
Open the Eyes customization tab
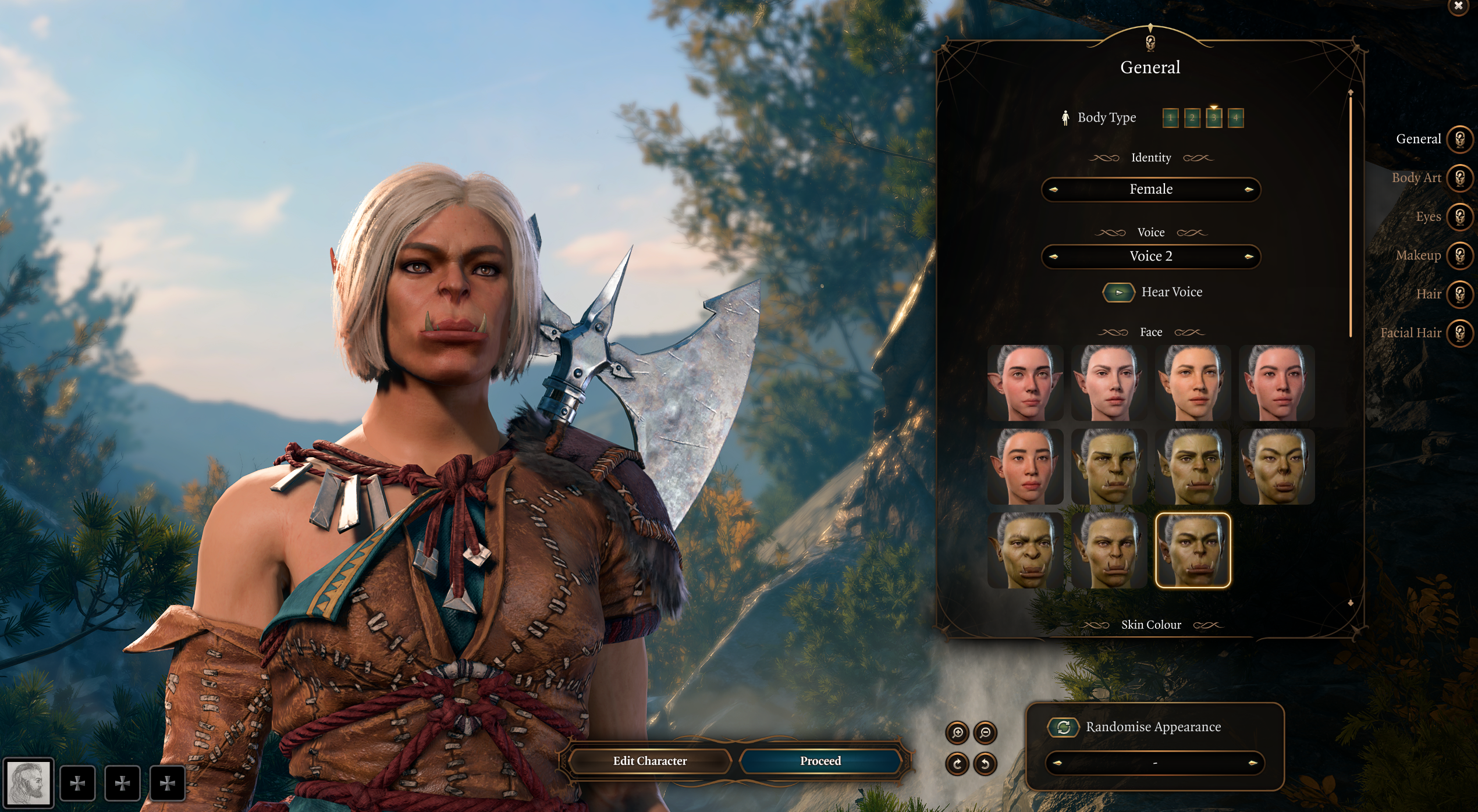1459,217
